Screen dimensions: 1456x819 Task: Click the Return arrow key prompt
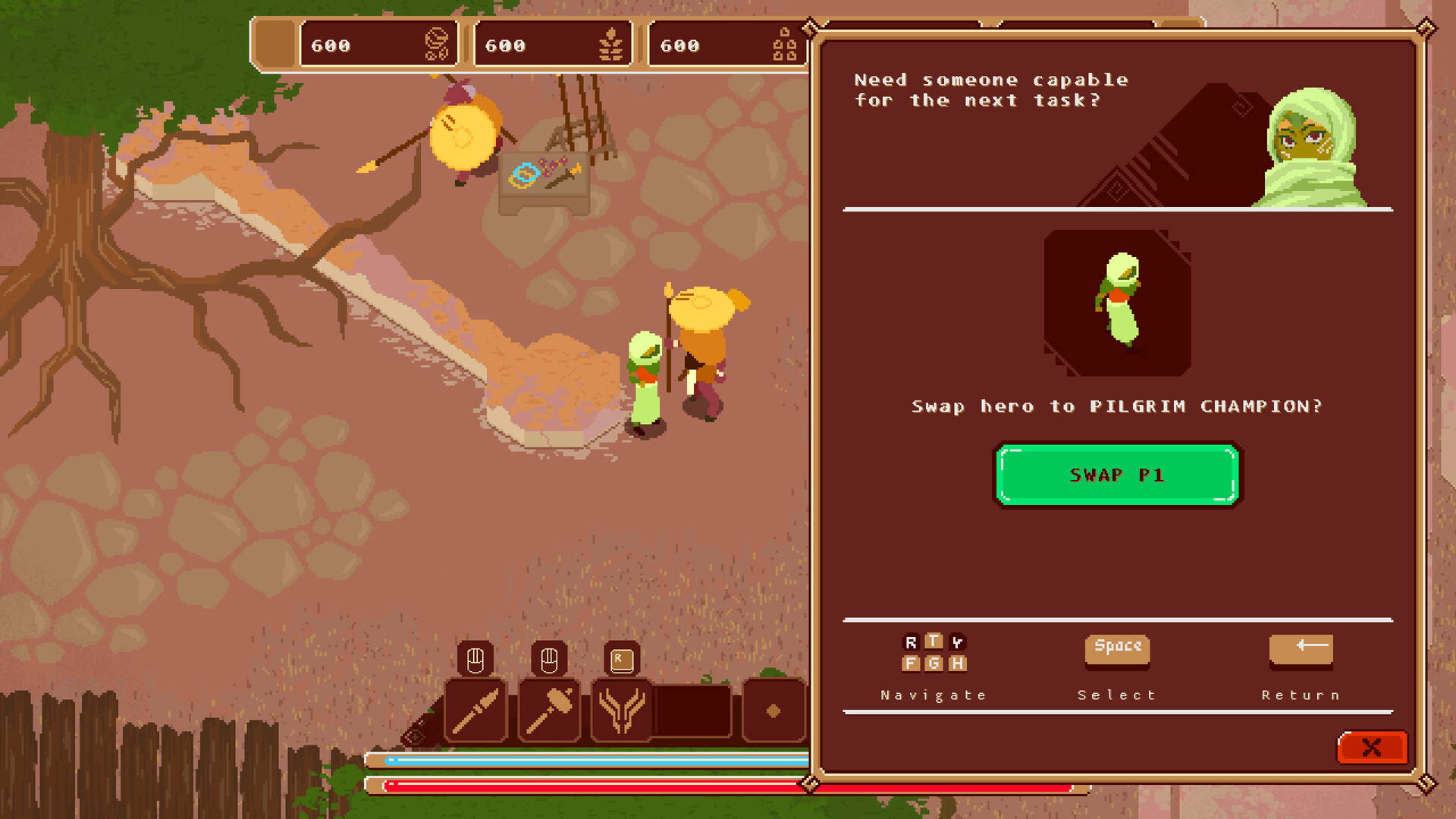click(x=1301, y=650)
